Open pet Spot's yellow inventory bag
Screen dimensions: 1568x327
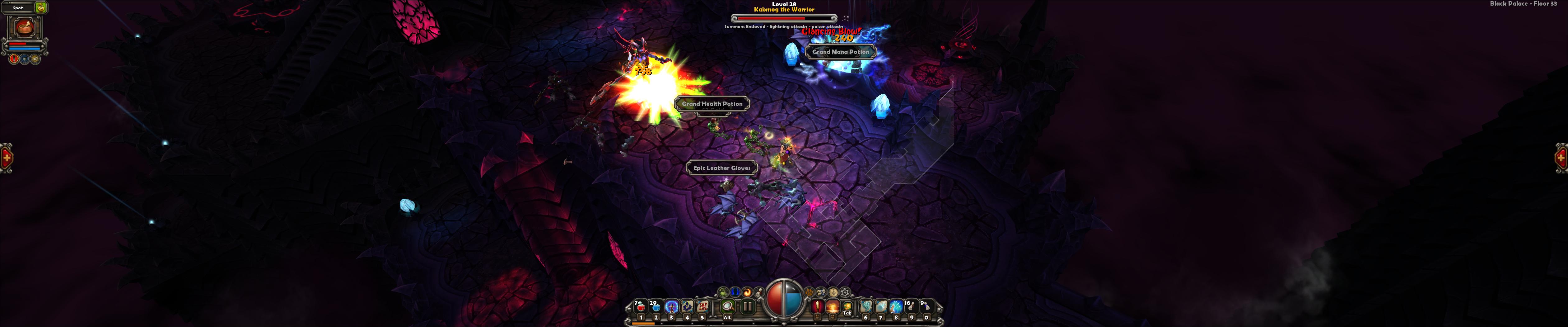41,8
